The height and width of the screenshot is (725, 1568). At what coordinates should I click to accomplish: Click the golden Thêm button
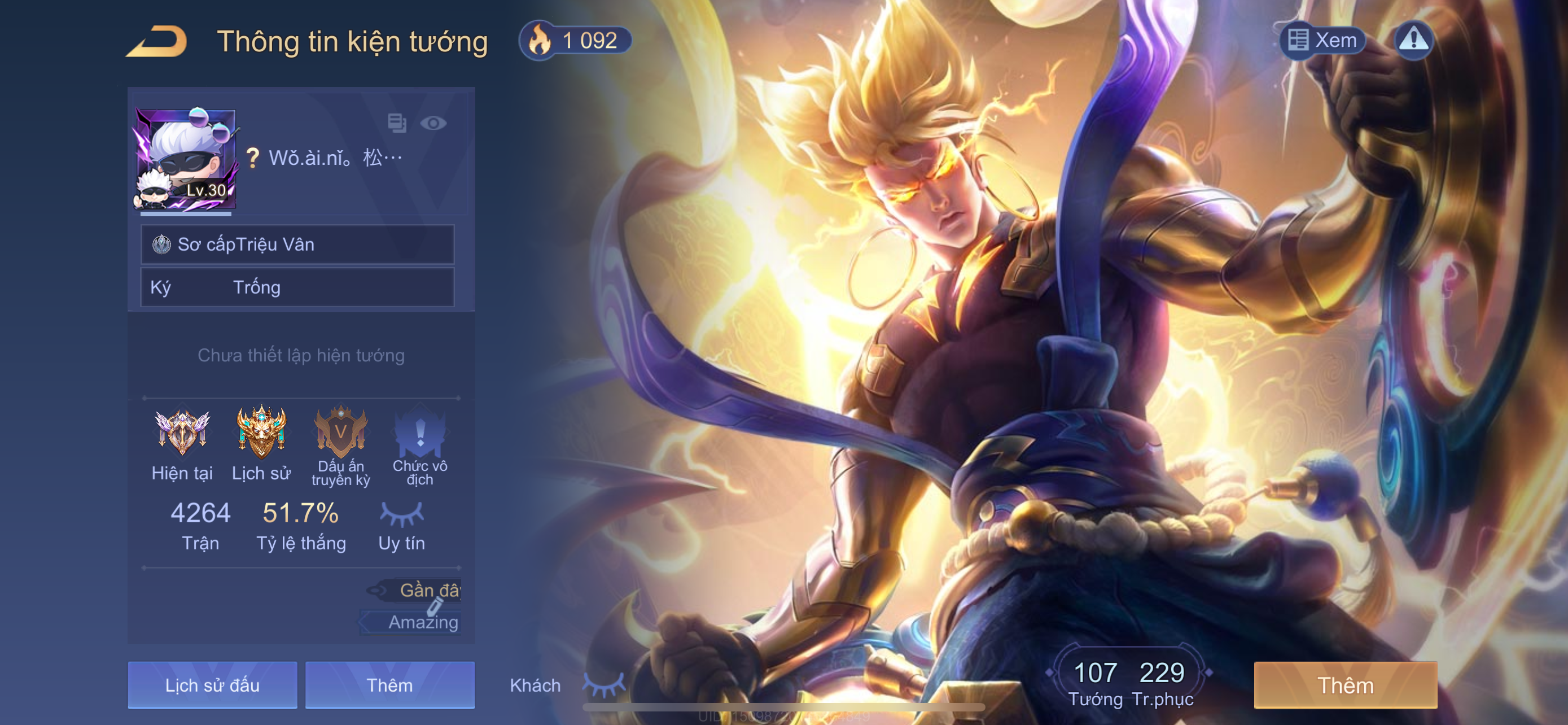pos(1345,685)
